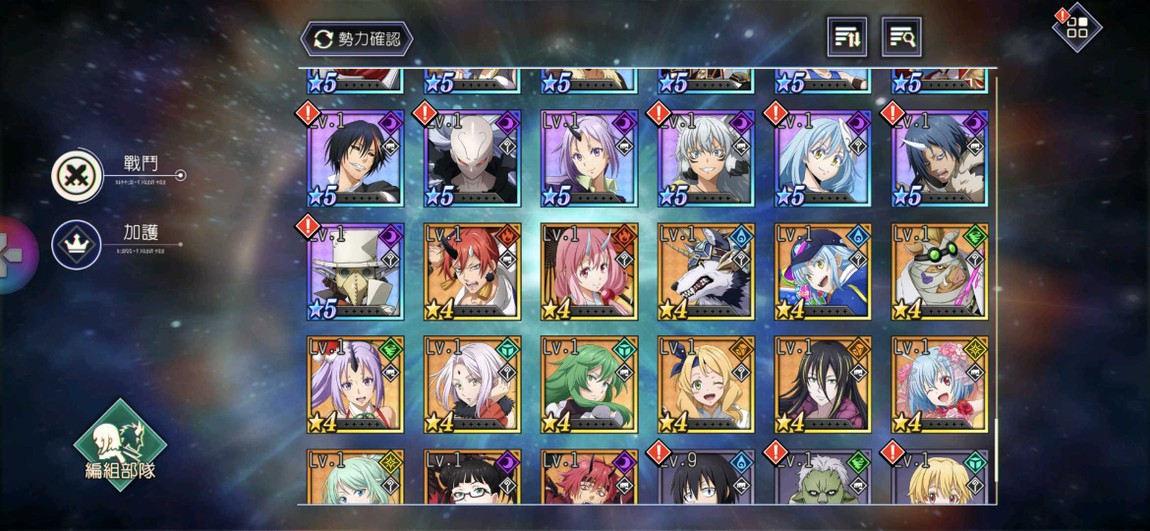This screenshot has height=531, width=1150.
Task: Select the red-haired horned 4-star card
Action: coord(472,272)
